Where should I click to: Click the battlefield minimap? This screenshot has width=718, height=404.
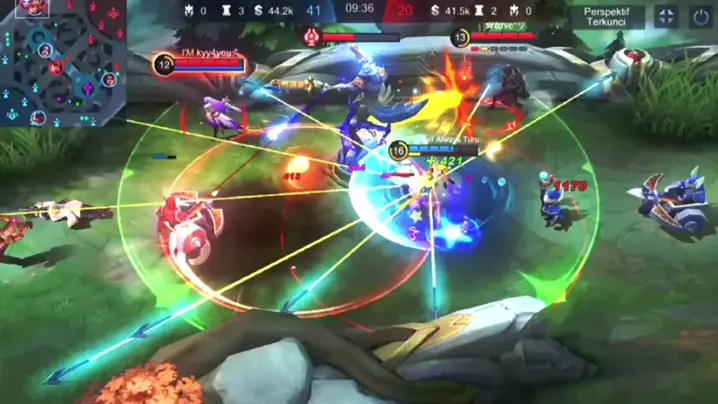click(x=63, y=62)
